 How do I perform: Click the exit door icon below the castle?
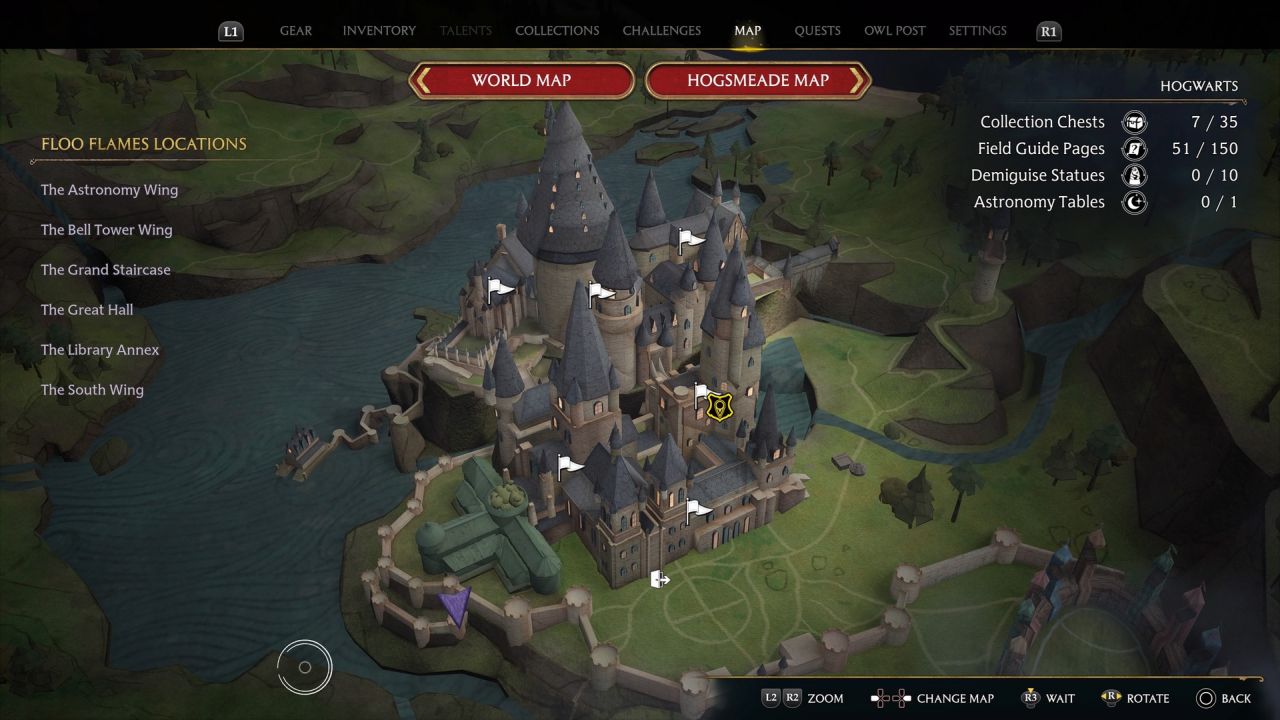(660, 578)
